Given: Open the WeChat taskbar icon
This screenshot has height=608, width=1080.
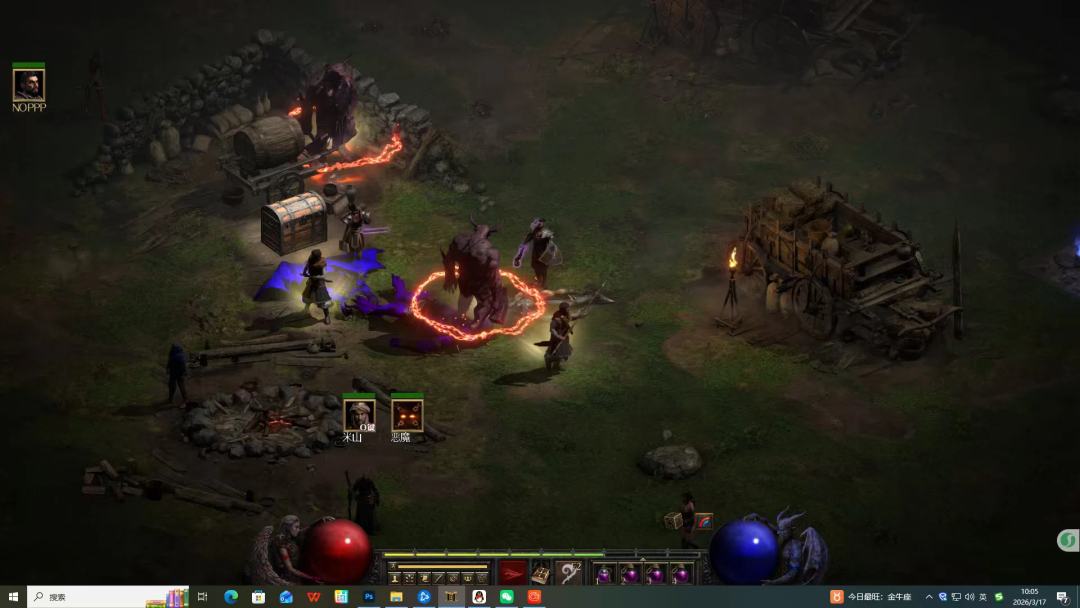Looking at the screenshot, I should pyautogui.click(x=506, y=597).
